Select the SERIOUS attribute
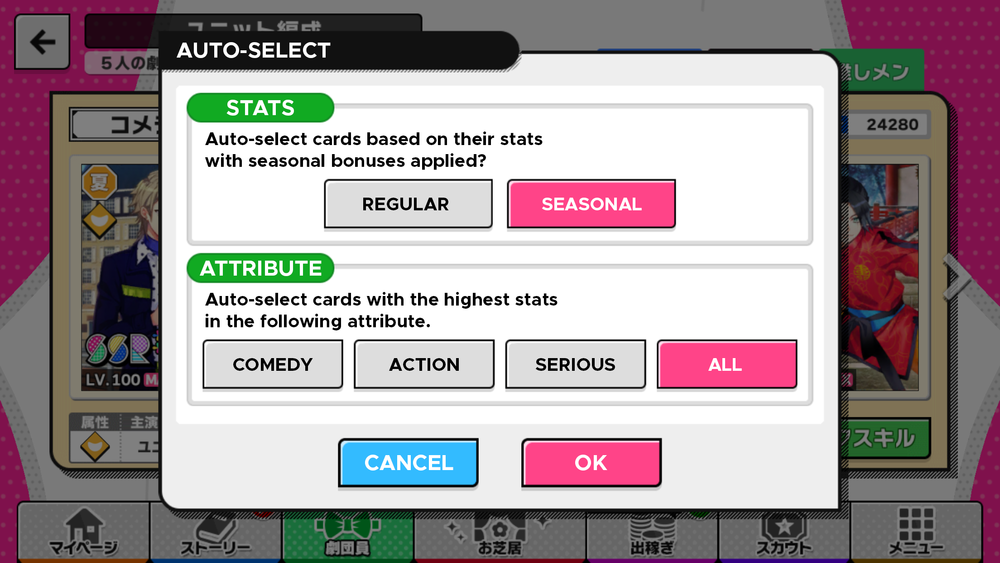Screen dimensions: 1000x563 tap(575, 364)
